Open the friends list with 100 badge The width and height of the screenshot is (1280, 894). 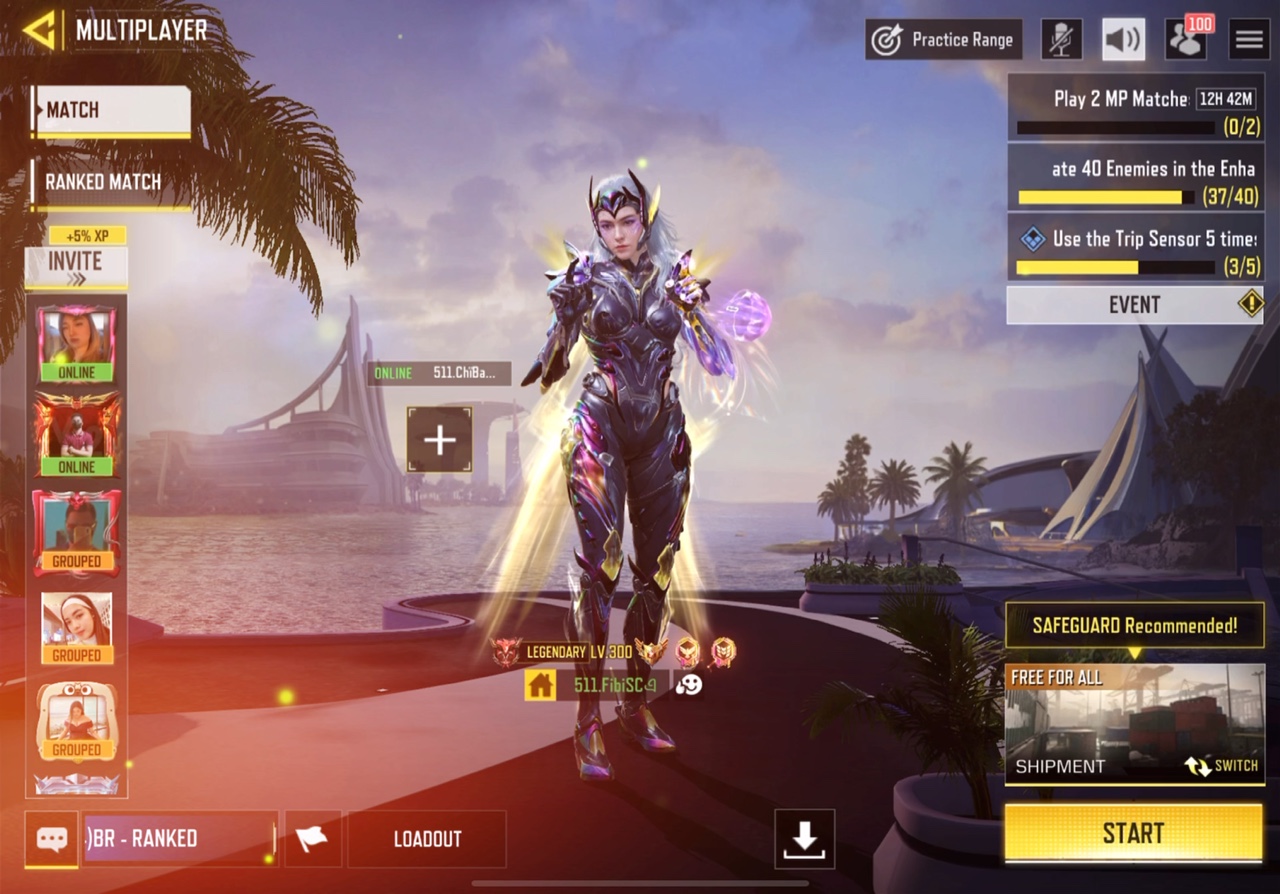point(1185,40)
